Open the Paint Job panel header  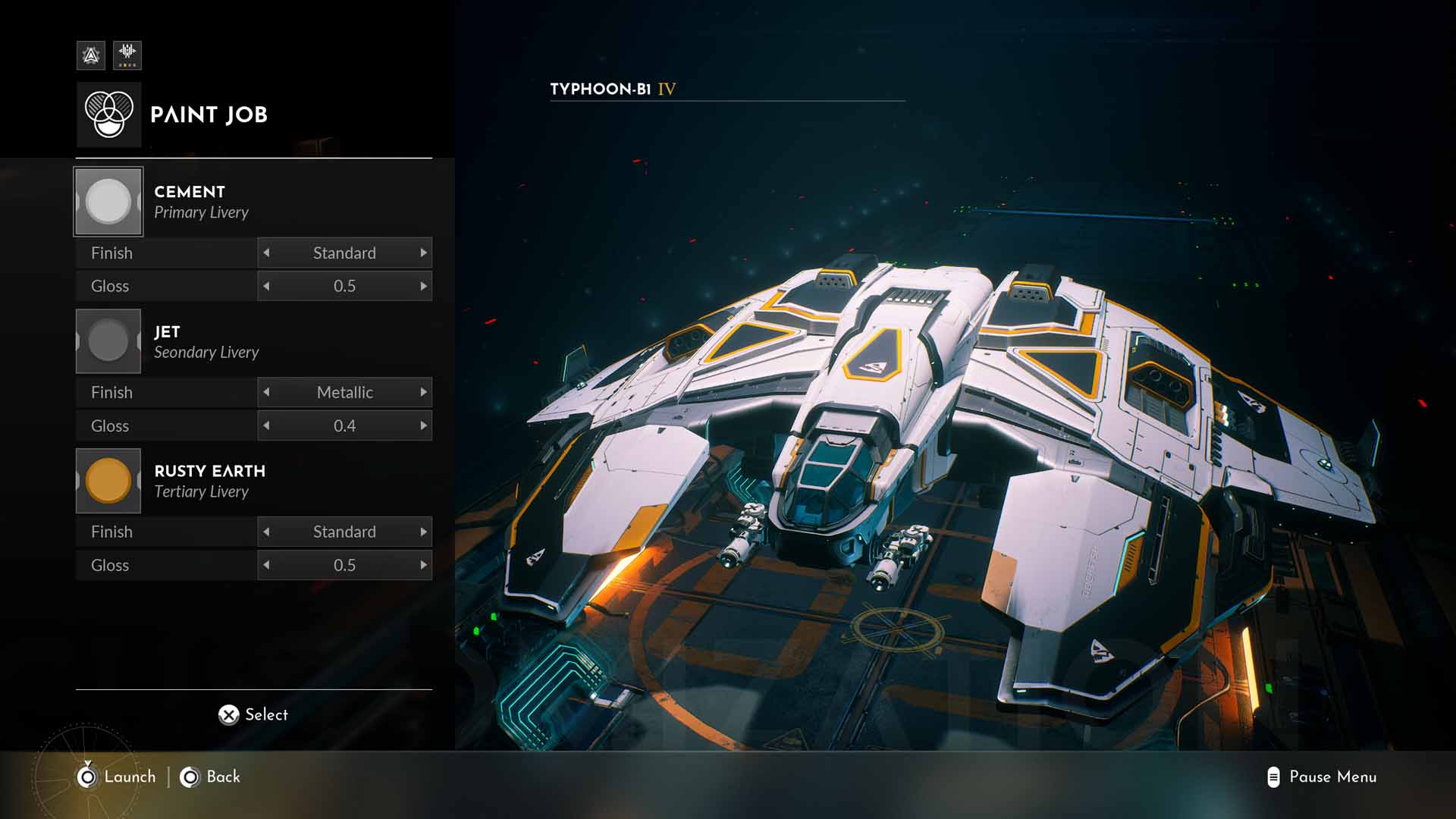click(x=209, y=115)
